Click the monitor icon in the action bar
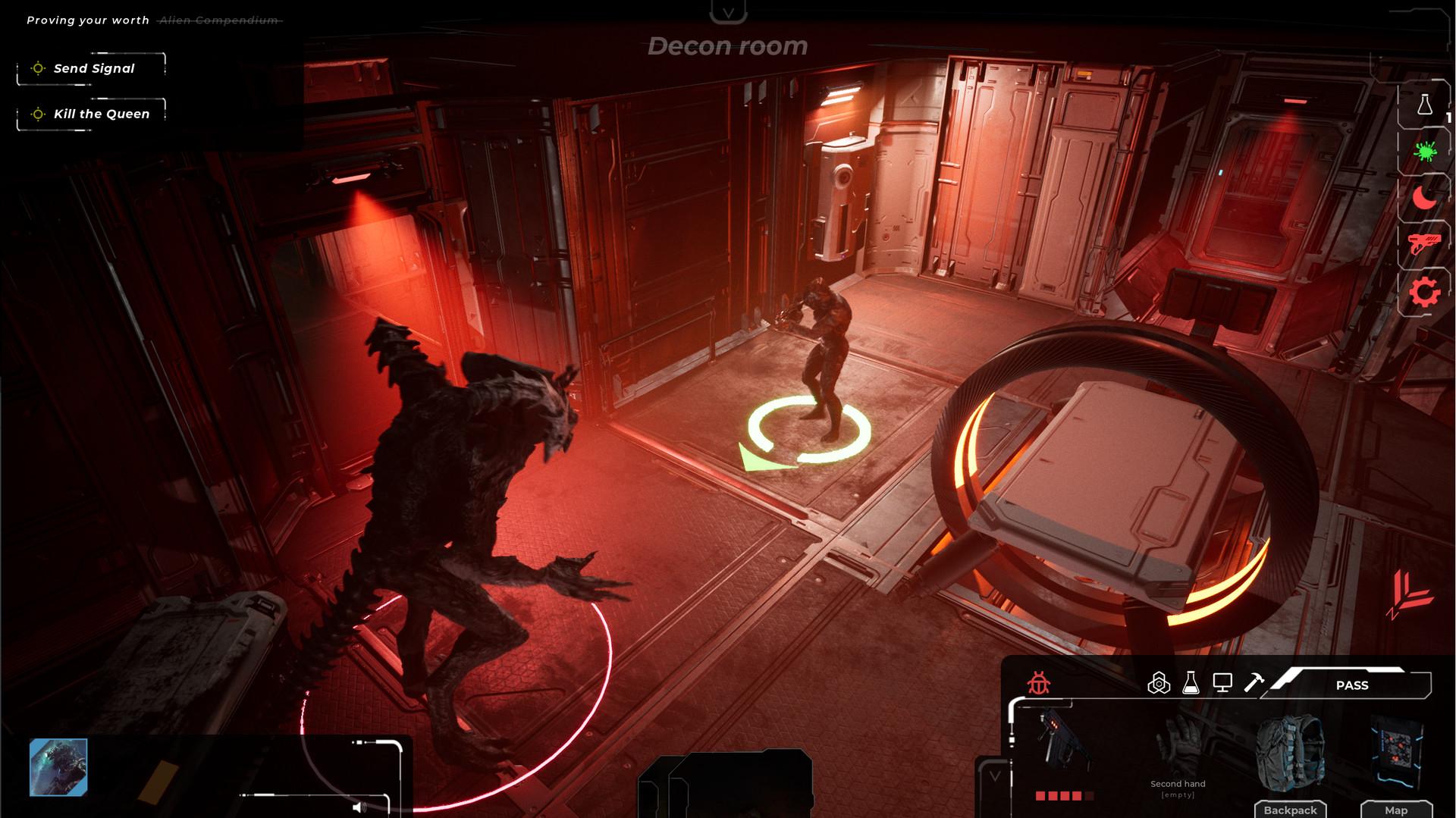The width and height of the screenshot is (1456, 818). 1222,682
